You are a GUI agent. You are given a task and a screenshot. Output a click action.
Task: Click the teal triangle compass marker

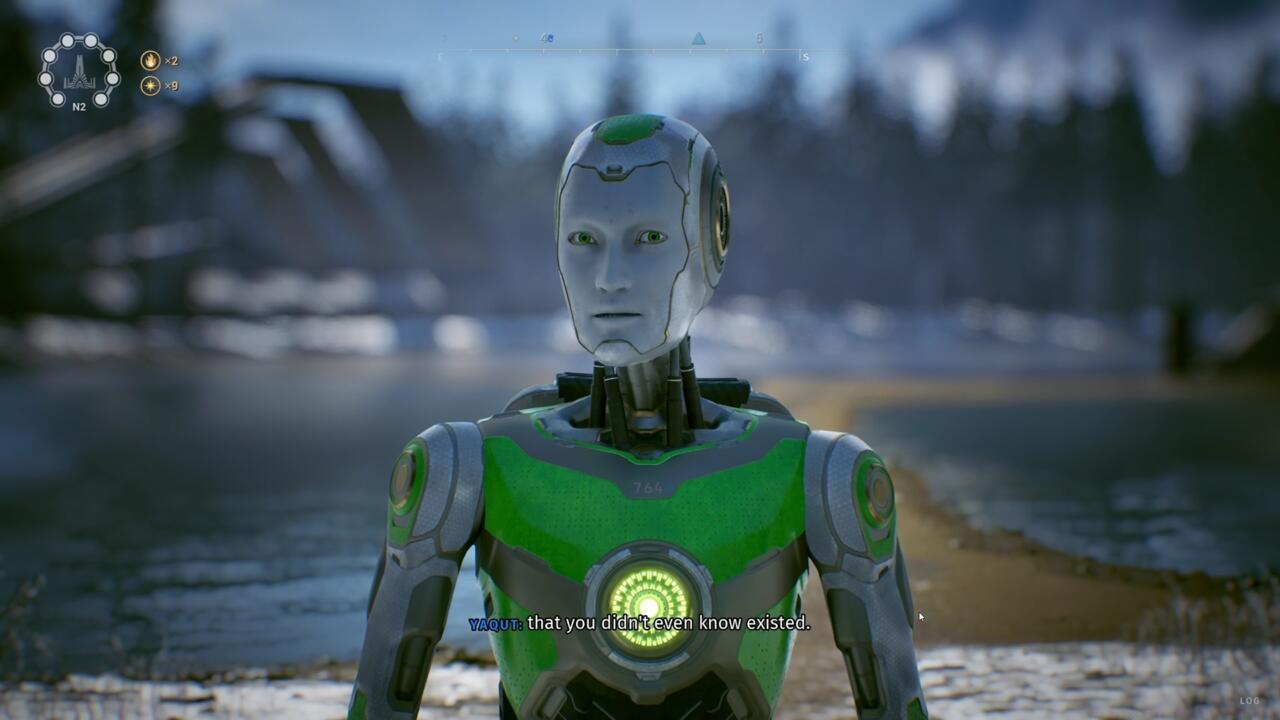(698, 39)
